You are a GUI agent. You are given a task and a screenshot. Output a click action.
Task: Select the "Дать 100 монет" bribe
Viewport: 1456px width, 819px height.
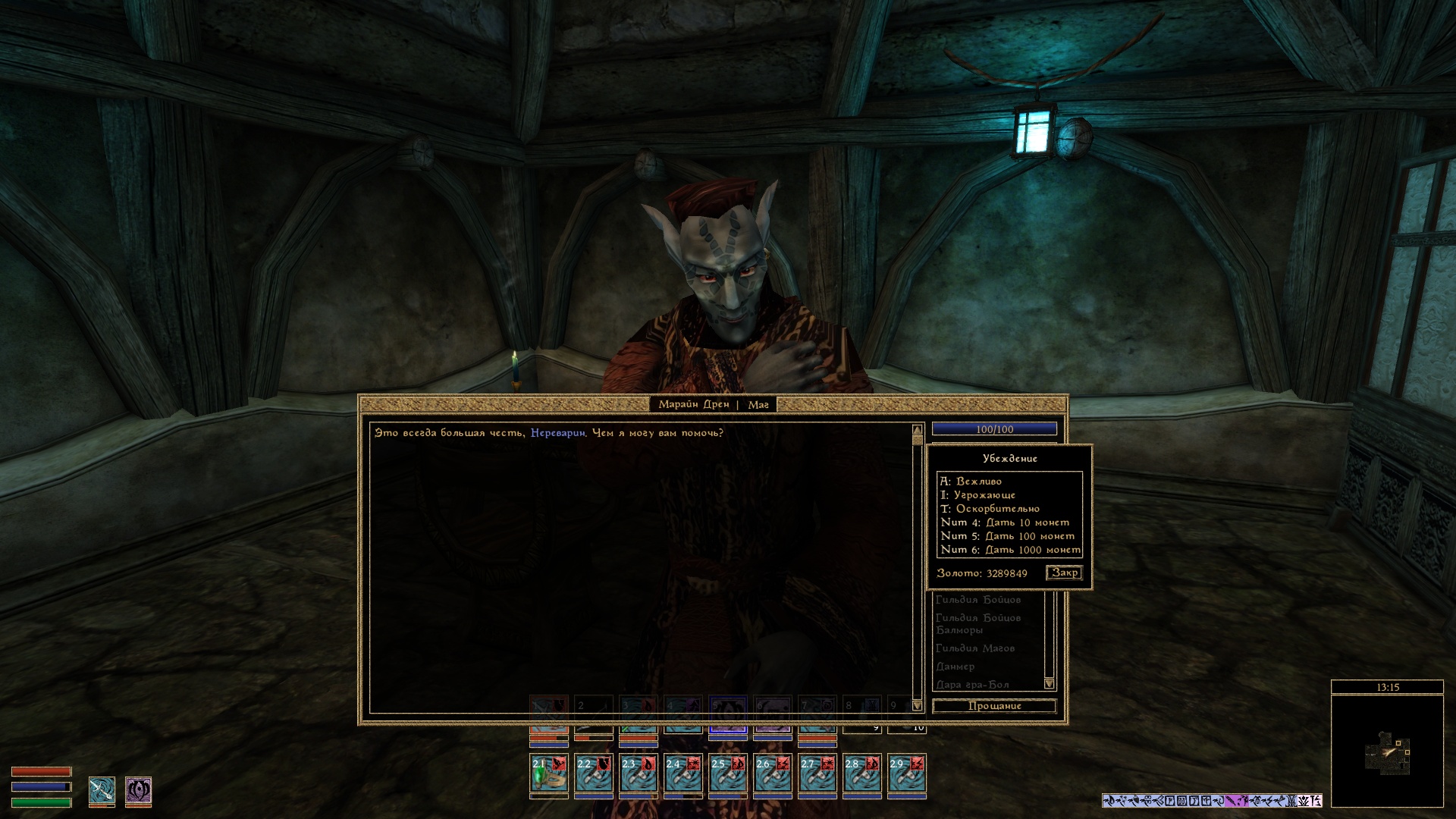[x=1029, y=536]
